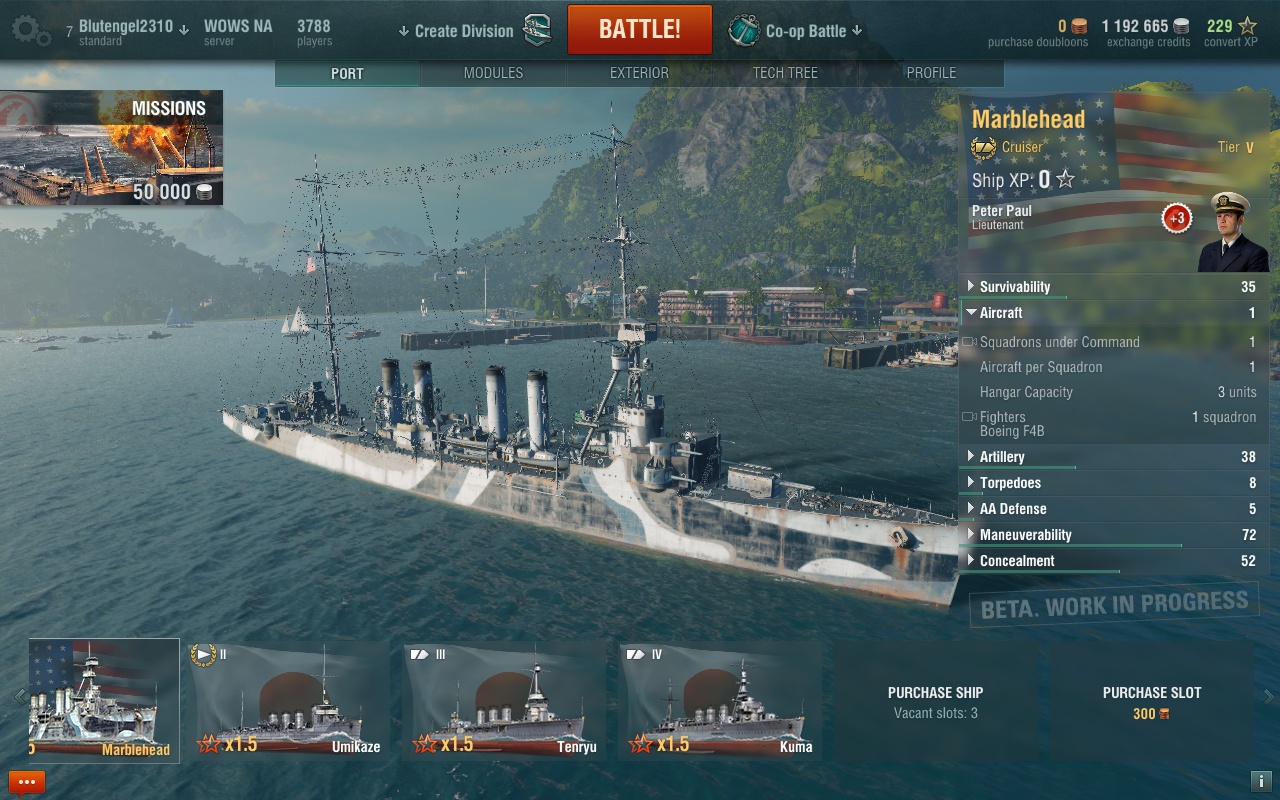The height and width of the screenshot is (800, 1280).
Task: Expand the Survivability stats section
Action: click(1014, 287)
